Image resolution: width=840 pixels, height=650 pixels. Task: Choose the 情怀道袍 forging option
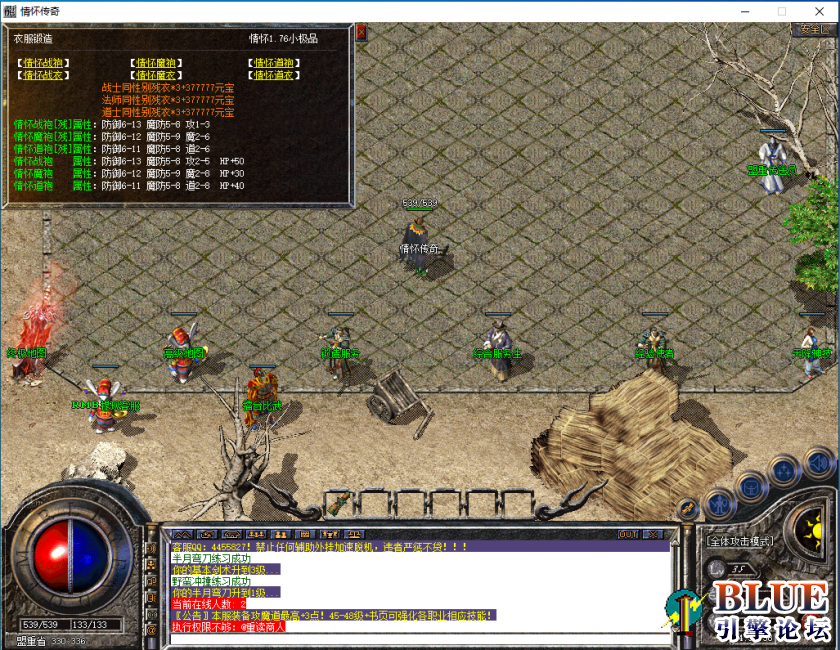point(274,63)
